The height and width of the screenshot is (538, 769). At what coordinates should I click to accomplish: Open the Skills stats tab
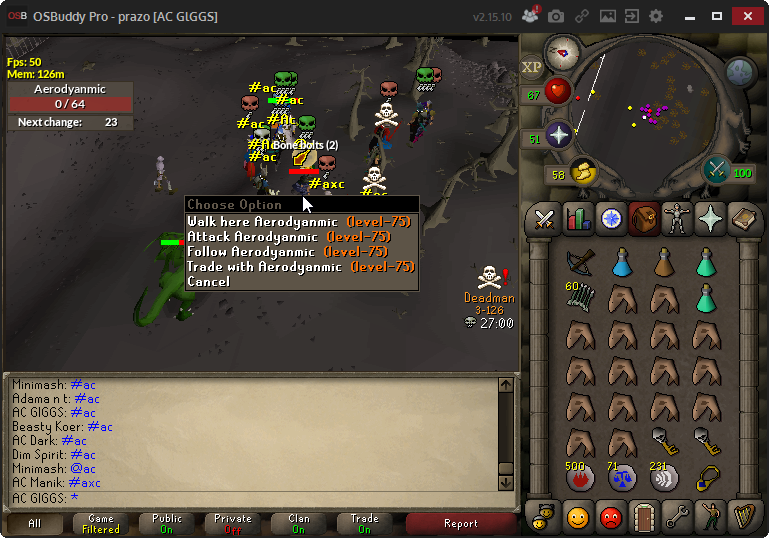577,218
